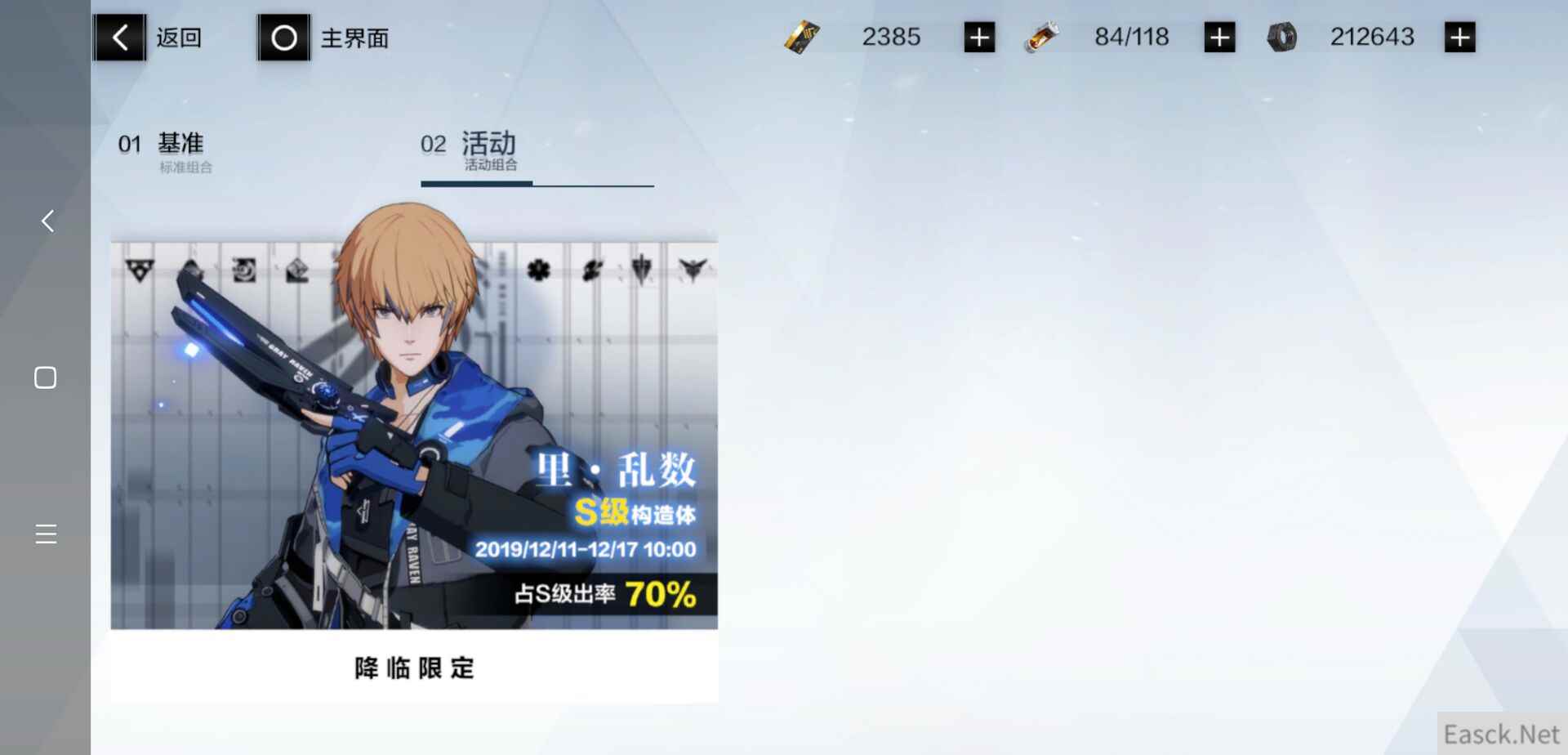Click the circular 主界面 home icon
The height and width of the screenshot is (755, 1568).
coord(283,37)
